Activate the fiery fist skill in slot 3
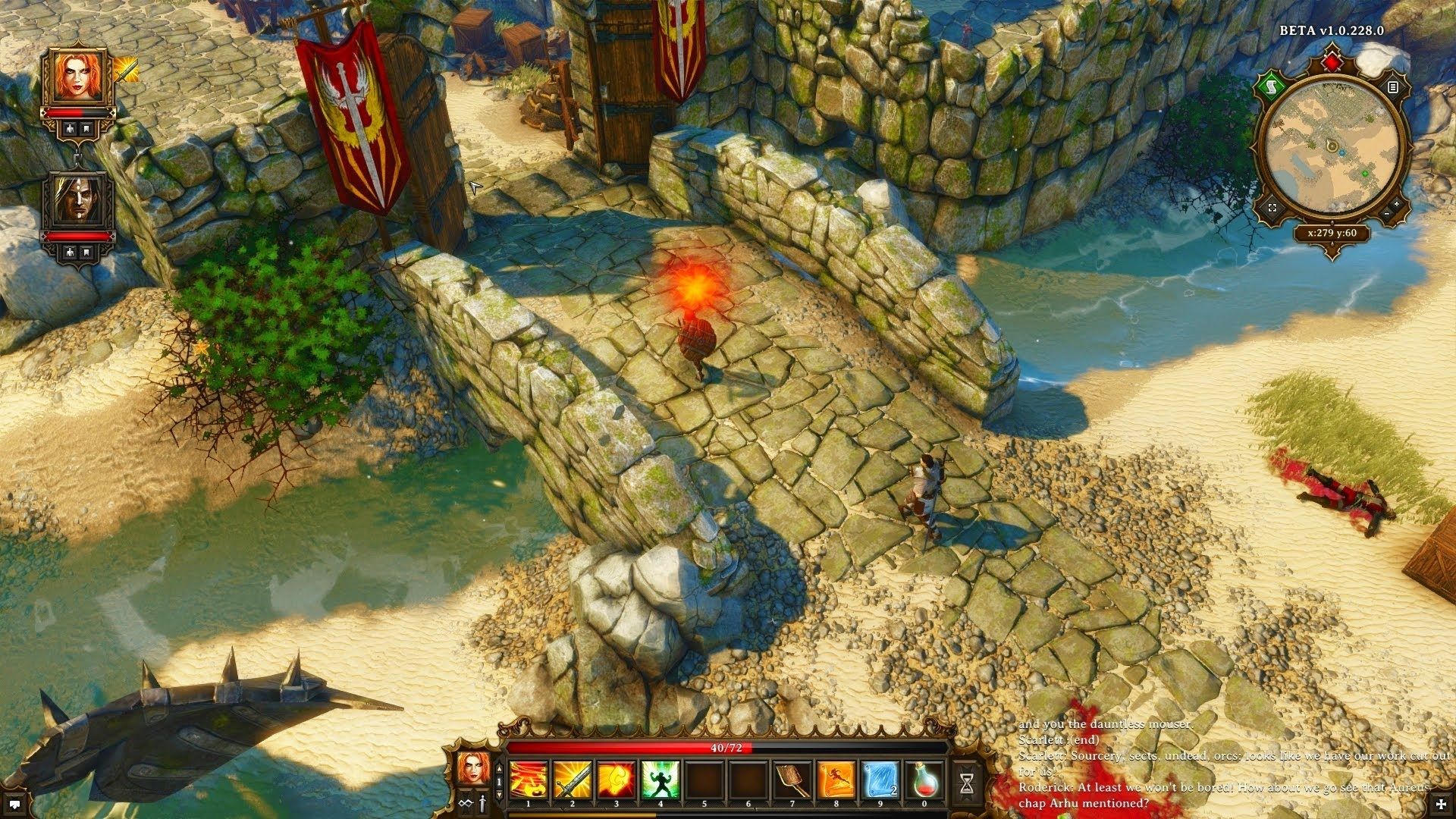1456x819 pixels. pyautogui.click(x=617, y=780)
